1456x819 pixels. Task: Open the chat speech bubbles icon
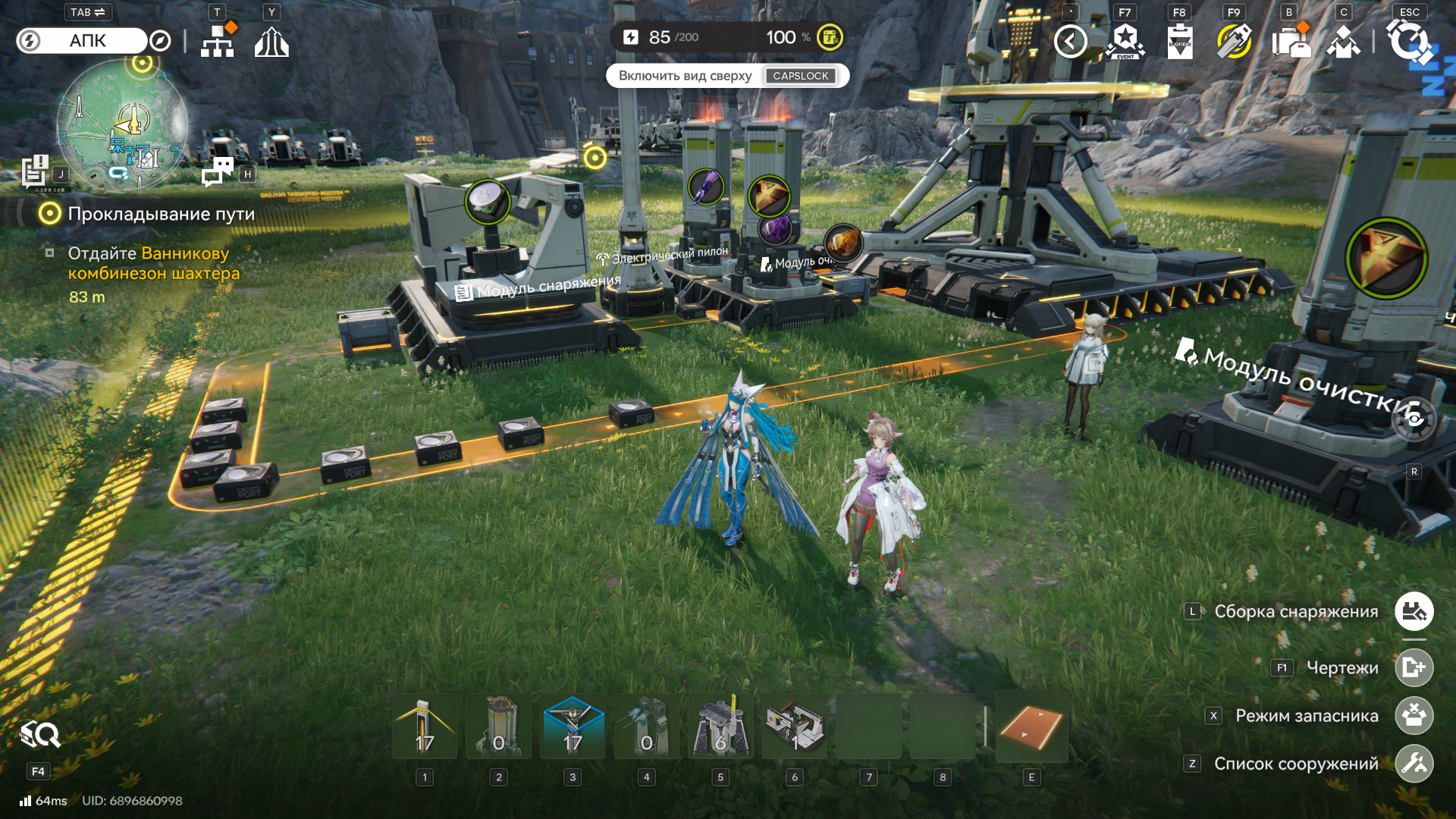[218, 171]
